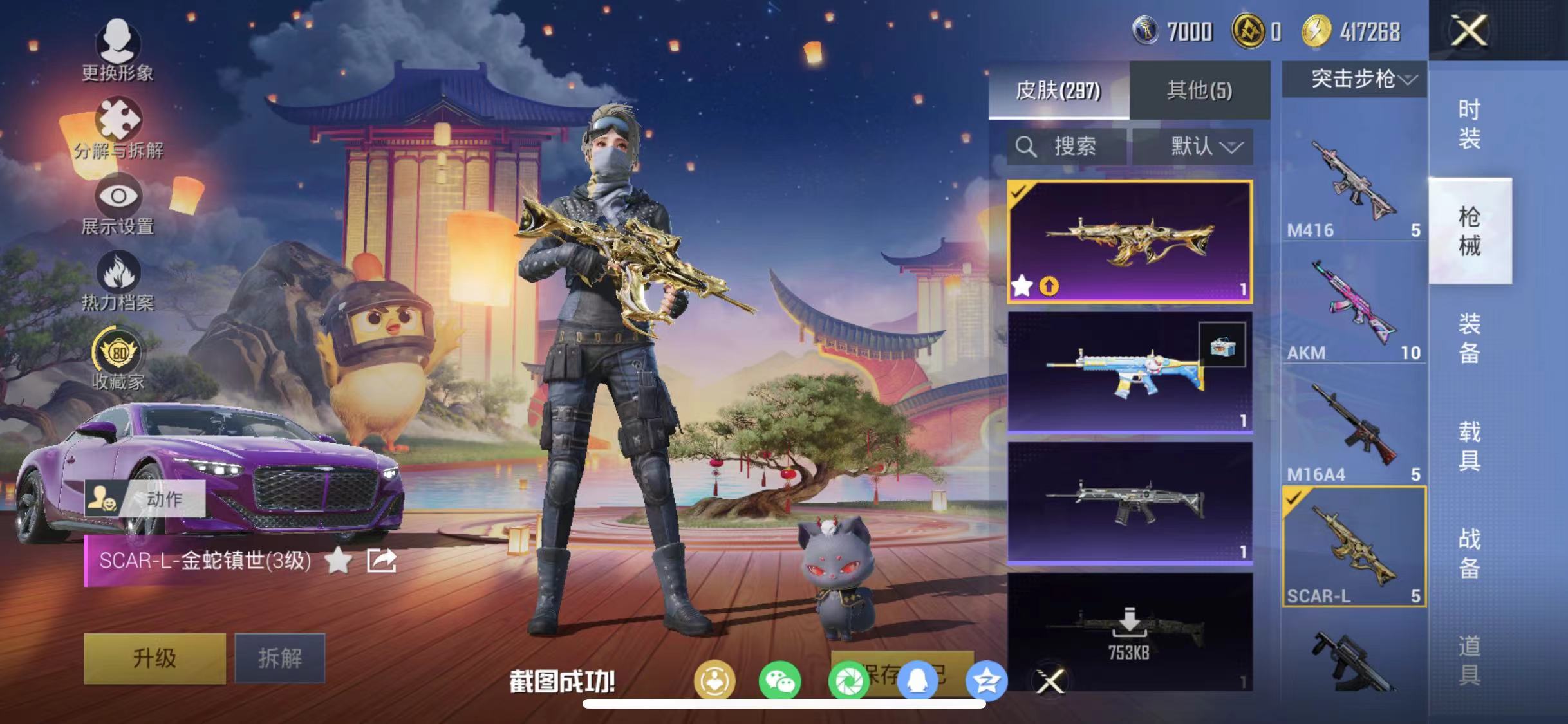
Task: Switch to the 其他(5) tab
Action: [1199, 89]
